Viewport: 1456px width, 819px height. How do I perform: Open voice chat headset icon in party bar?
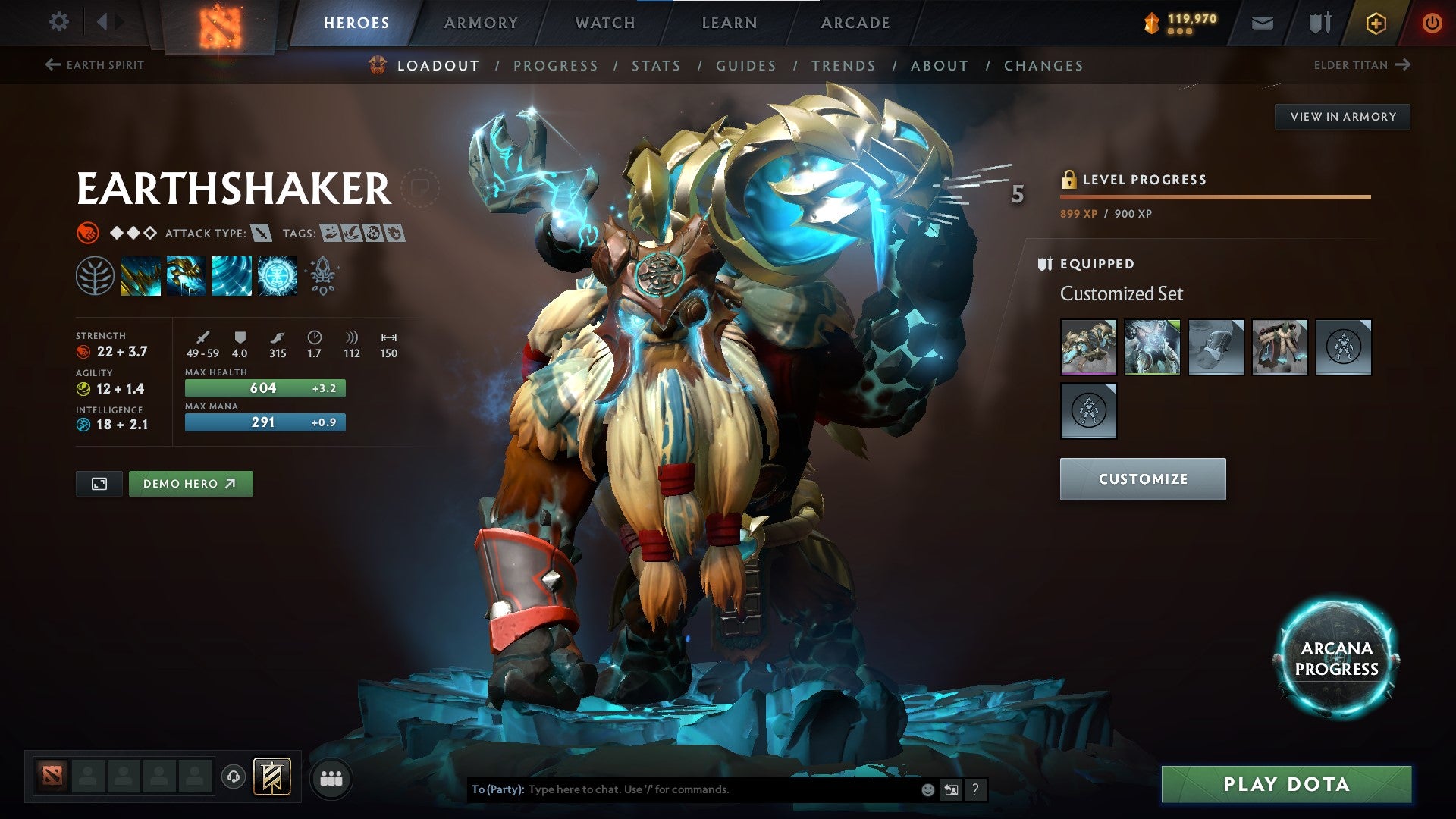click(234, 778)
